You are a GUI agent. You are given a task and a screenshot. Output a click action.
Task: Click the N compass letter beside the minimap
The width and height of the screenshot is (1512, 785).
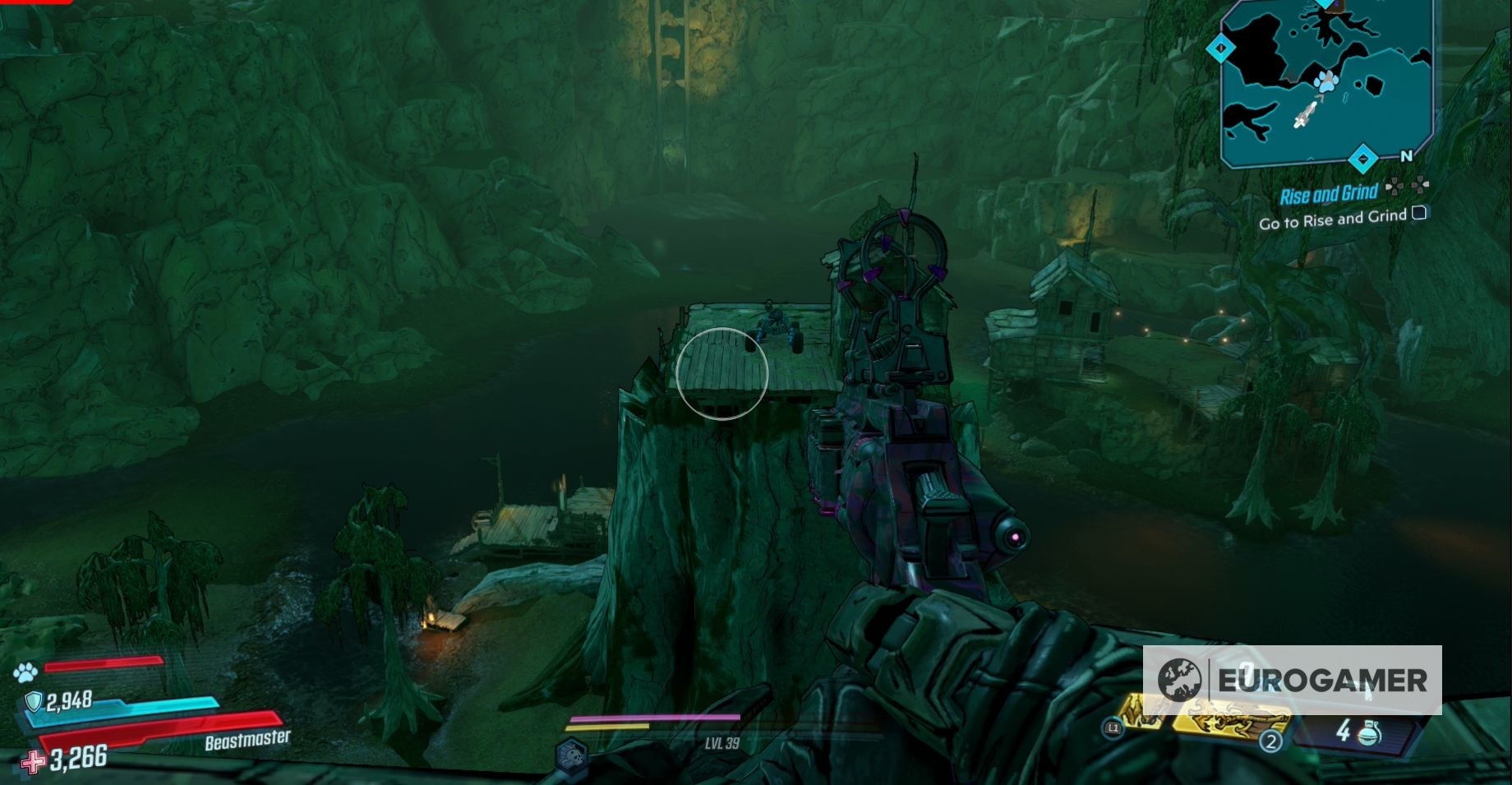click(1406, 156)
